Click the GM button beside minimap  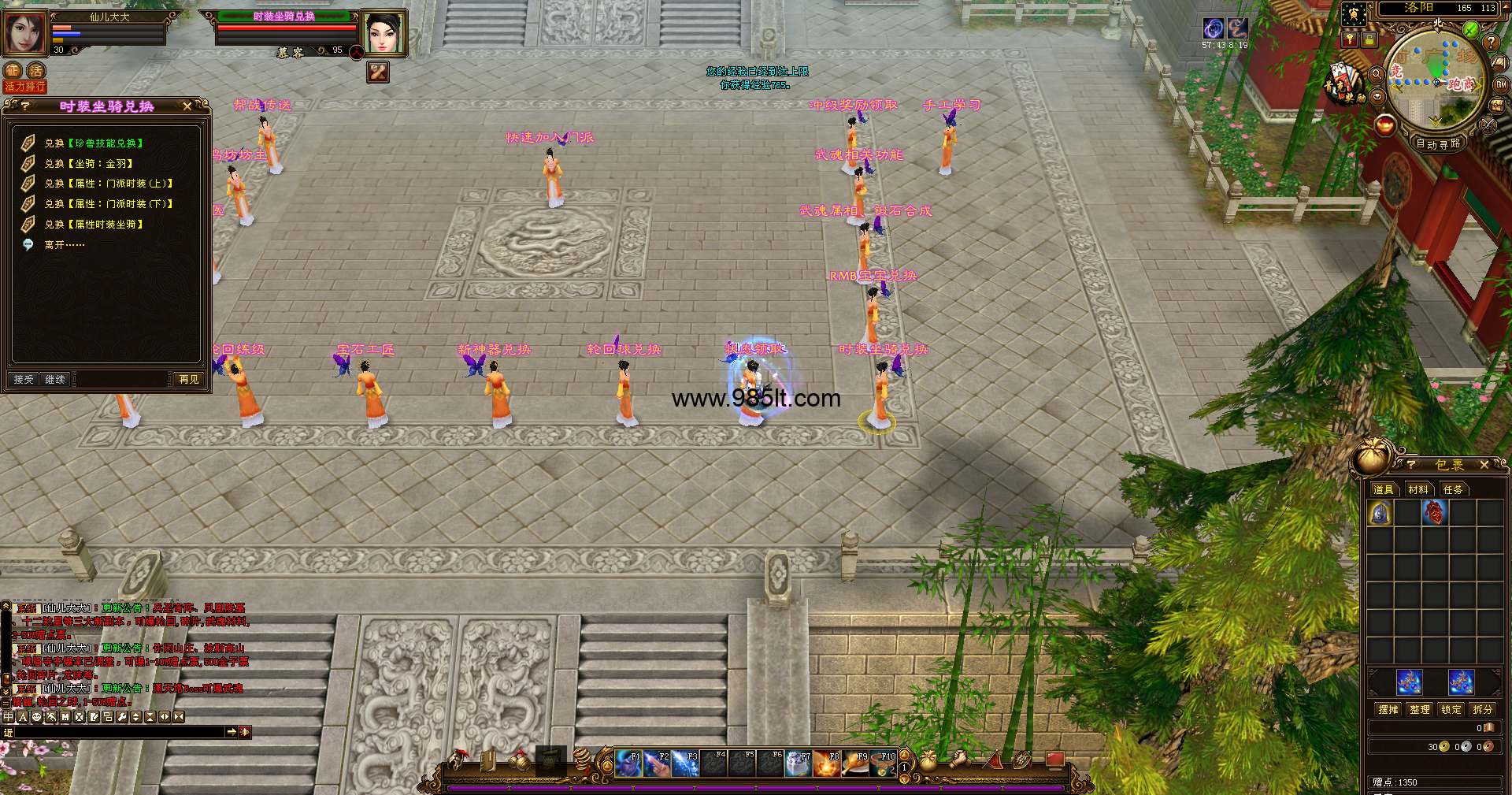pos(1501,84)
